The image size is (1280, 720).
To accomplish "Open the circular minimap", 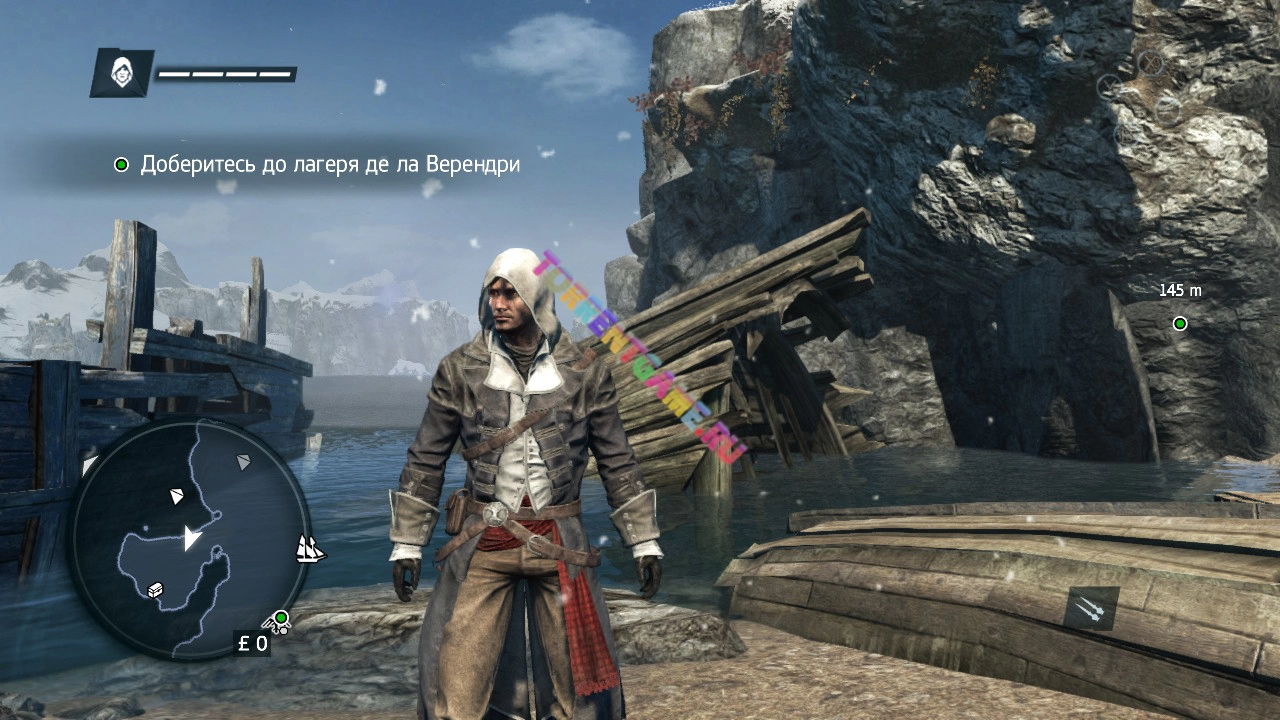I will tap(189, 538).
